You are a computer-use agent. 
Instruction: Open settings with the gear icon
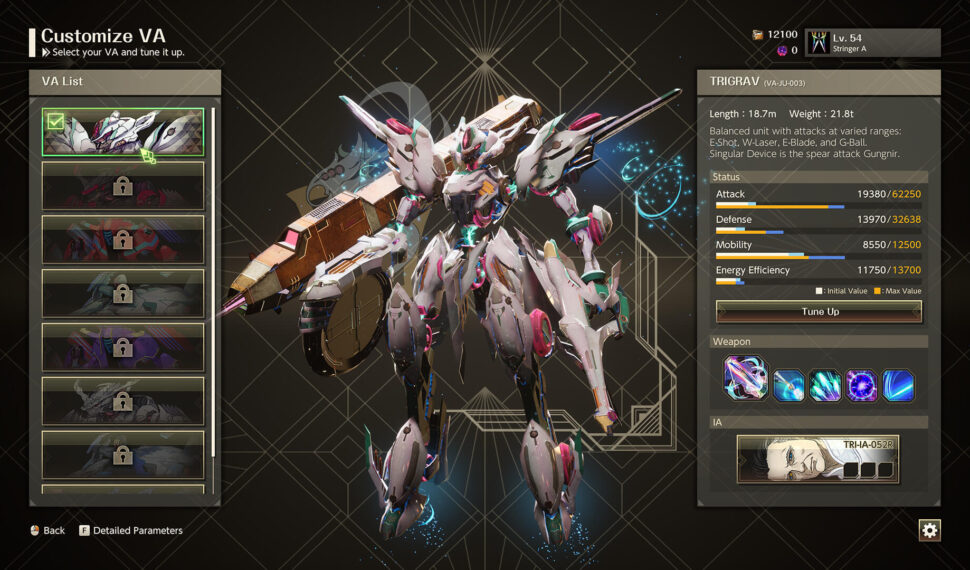tap(929, 530)
